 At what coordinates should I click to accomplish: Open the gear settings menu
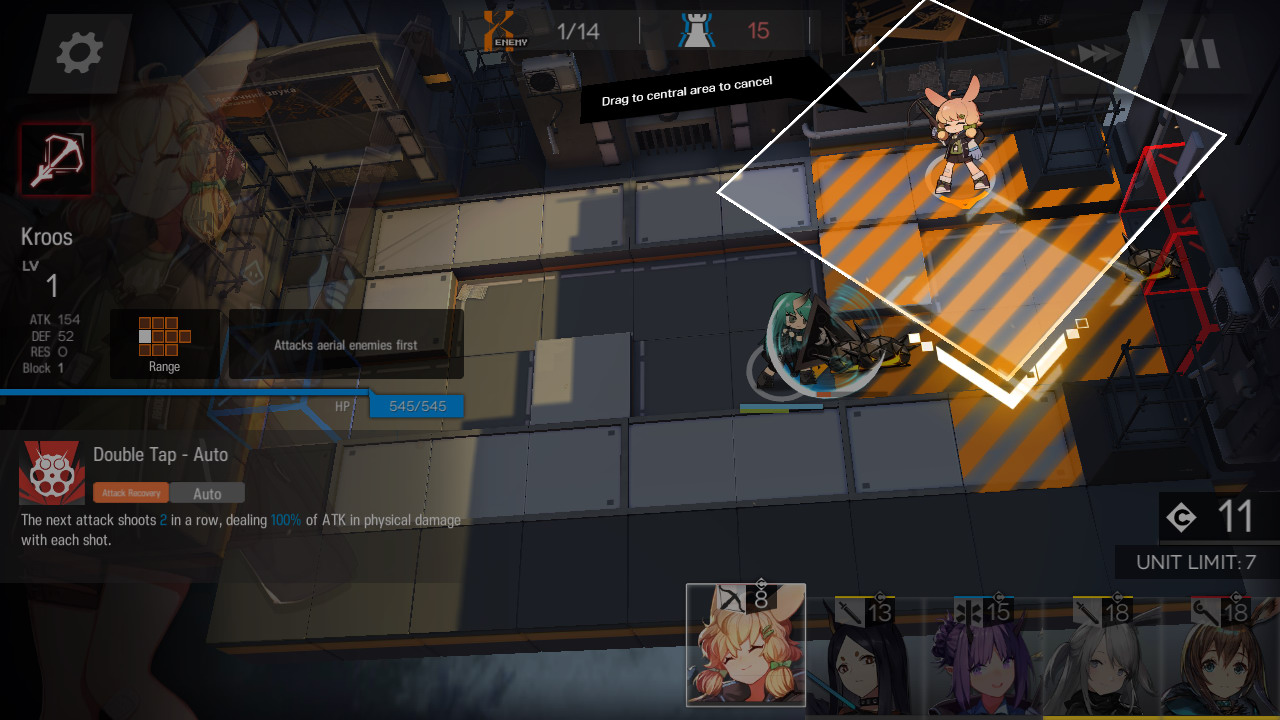click(x=80, y=53)
